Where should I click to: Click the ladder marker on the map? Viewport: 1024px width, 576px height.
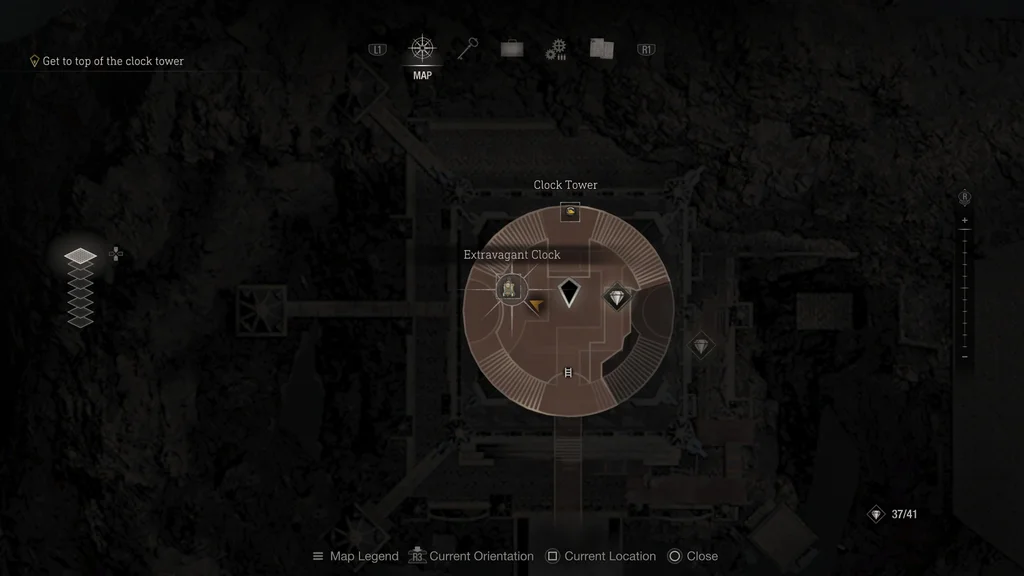(x=568, y=374)
